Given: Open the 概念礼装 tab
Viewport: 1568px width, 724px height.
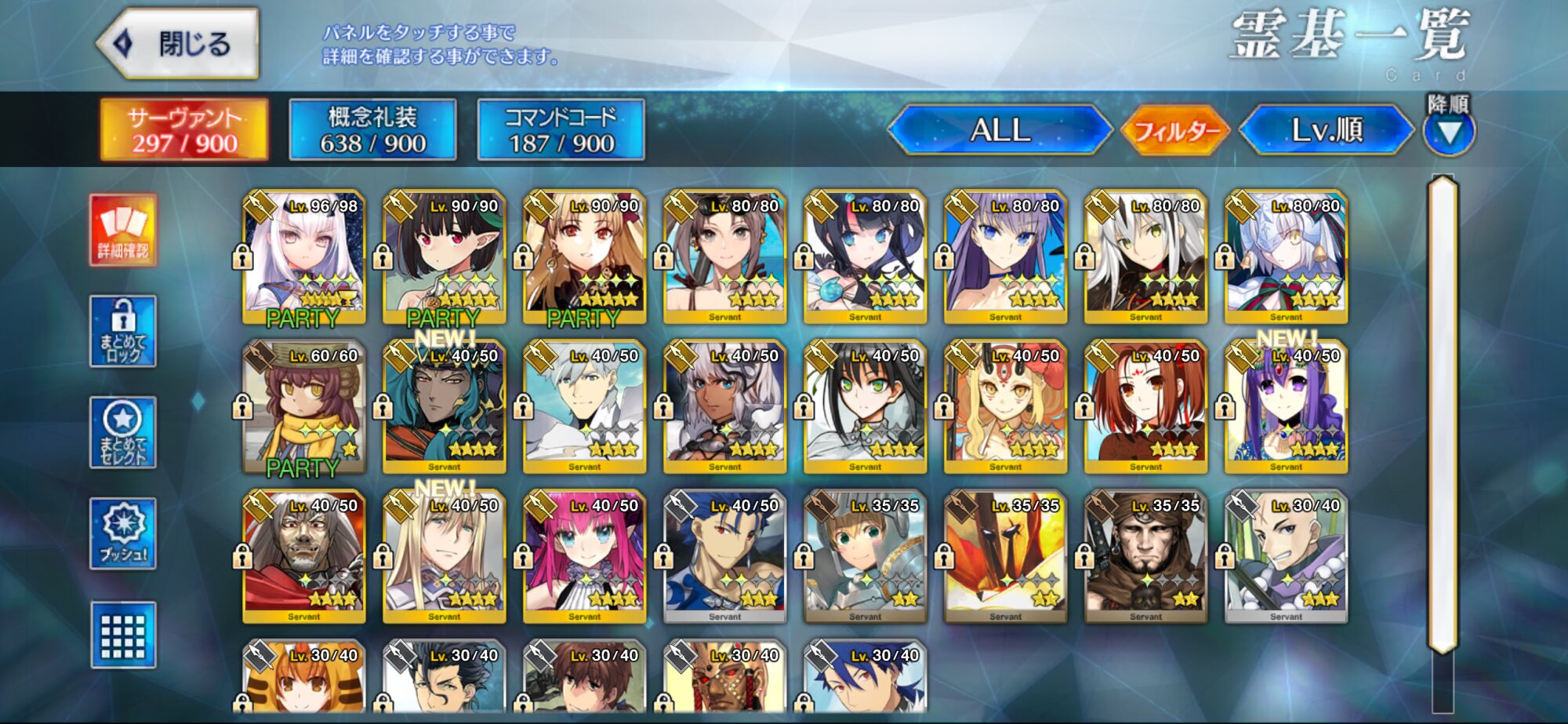Looking at the screenshot, I should pyautogui.click(x=372, y=129).
